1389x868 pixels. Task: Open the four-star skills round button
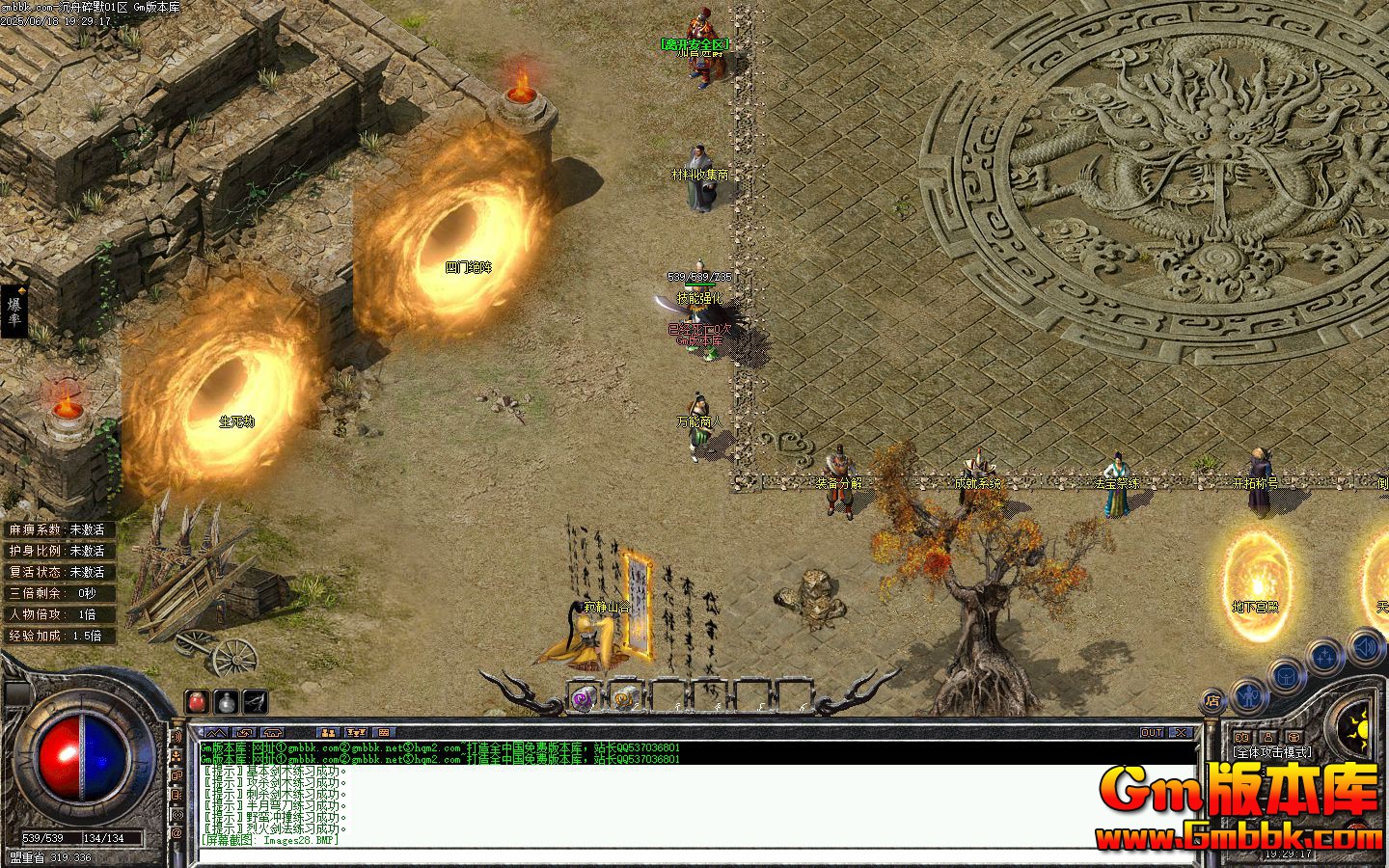tap(1325, 658)
